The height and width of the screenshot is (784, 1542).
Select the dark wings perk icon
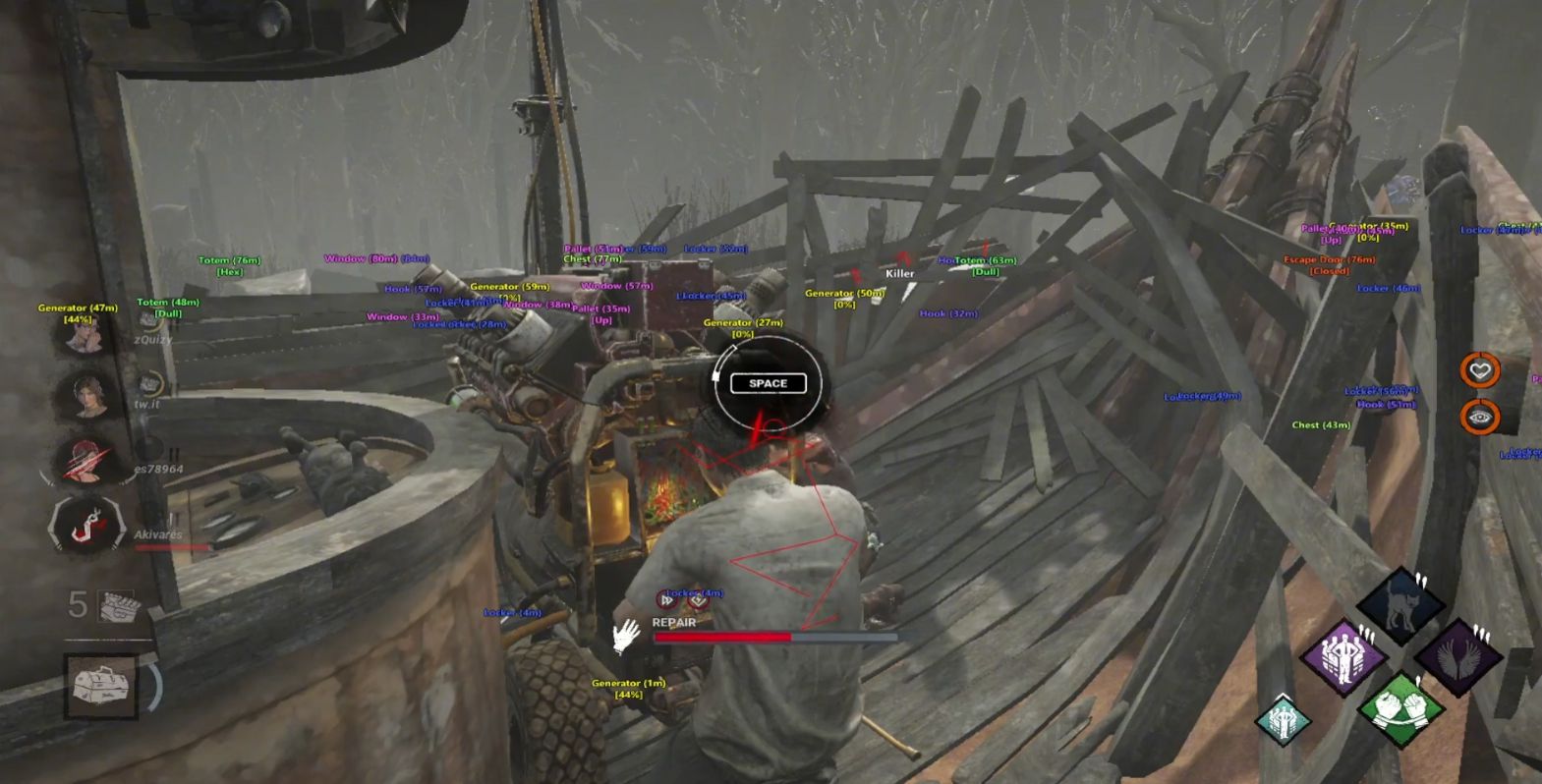(1458, 656)
